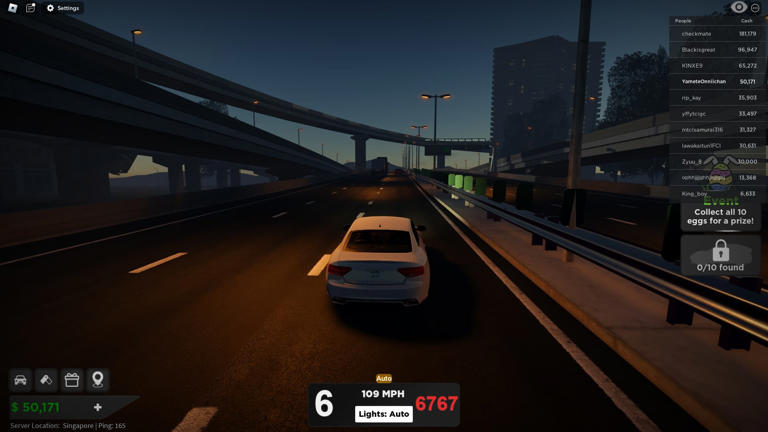Open the Settings button
Viewport: 768px width, 432px height.
coord(63,8)
